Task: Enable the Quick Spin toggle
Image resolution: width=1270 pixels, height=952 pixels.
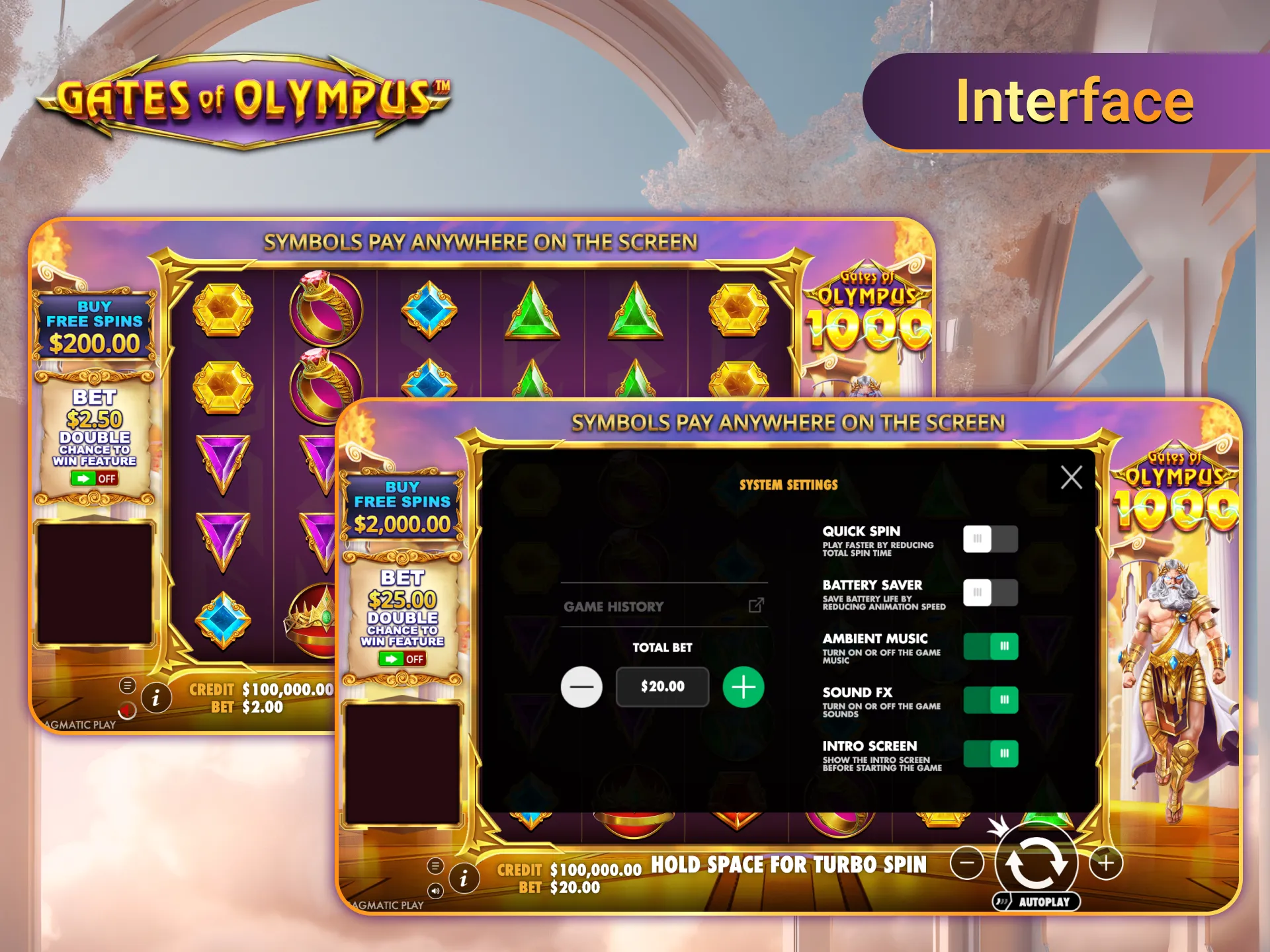Action: click(x=990, y=539)
